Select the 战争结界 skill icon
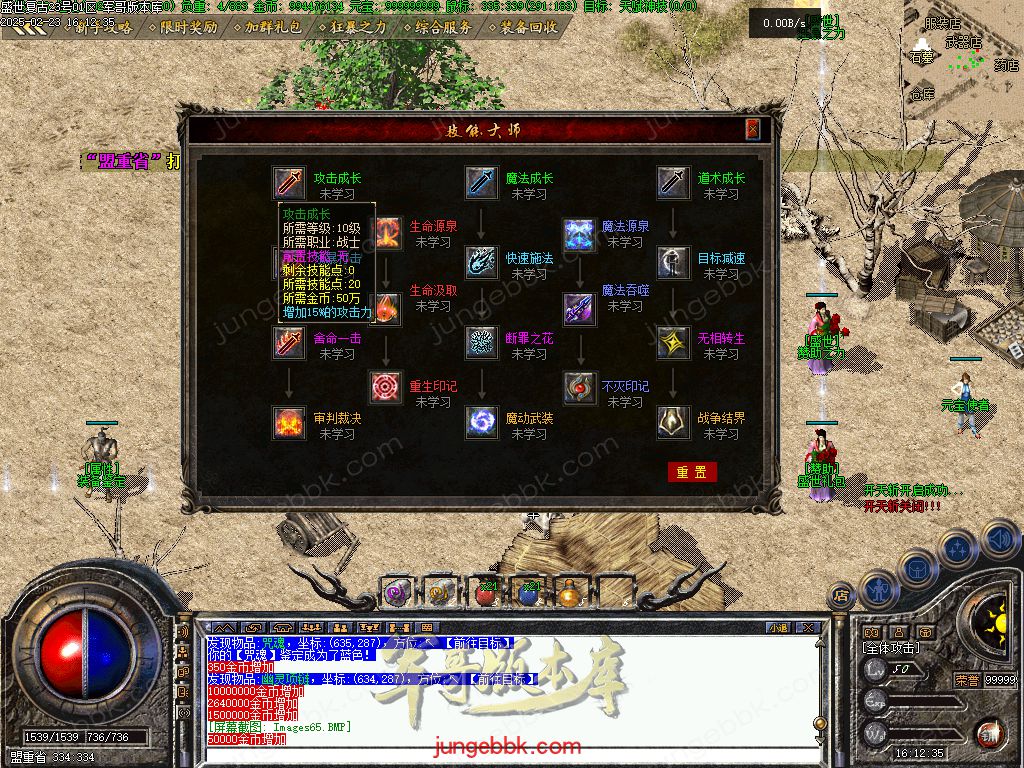 pos(674,423)
